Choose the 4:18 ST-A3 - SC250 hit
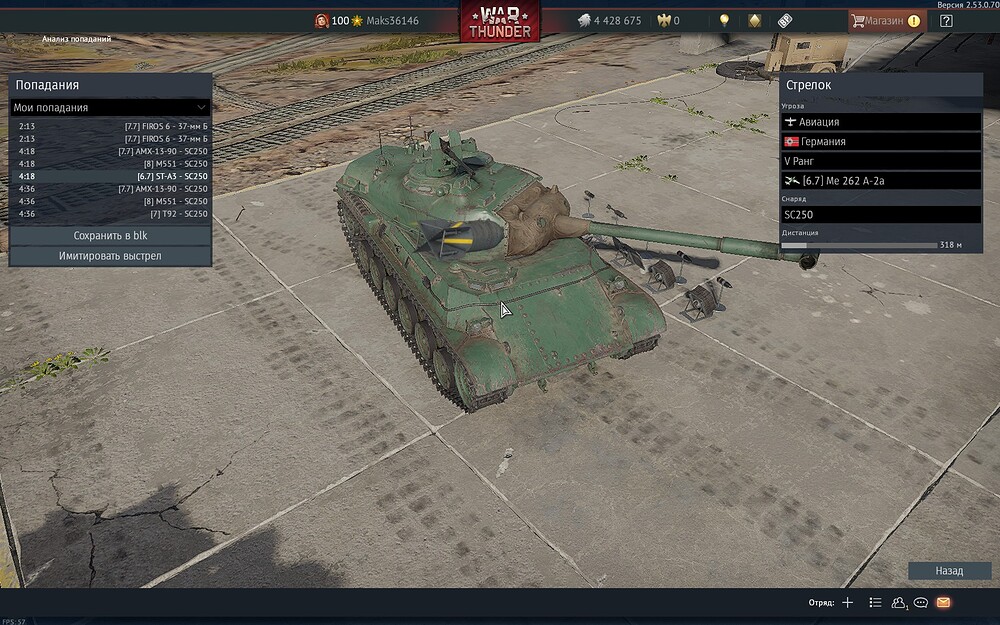Viewport: 1000px width, 625px height. pos(110,176)
